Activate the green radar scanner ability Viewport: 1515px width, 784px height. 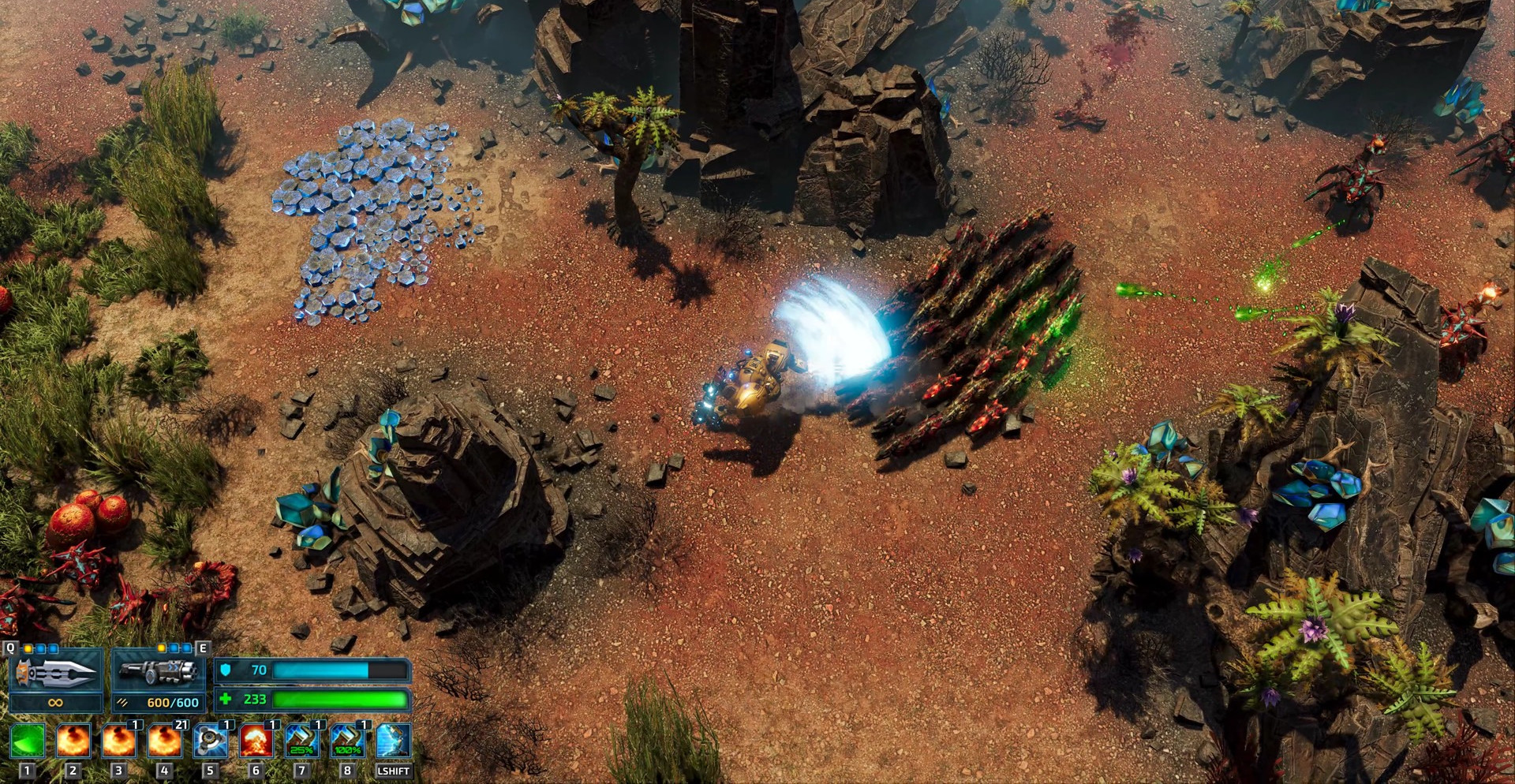(x=28, y=741)
